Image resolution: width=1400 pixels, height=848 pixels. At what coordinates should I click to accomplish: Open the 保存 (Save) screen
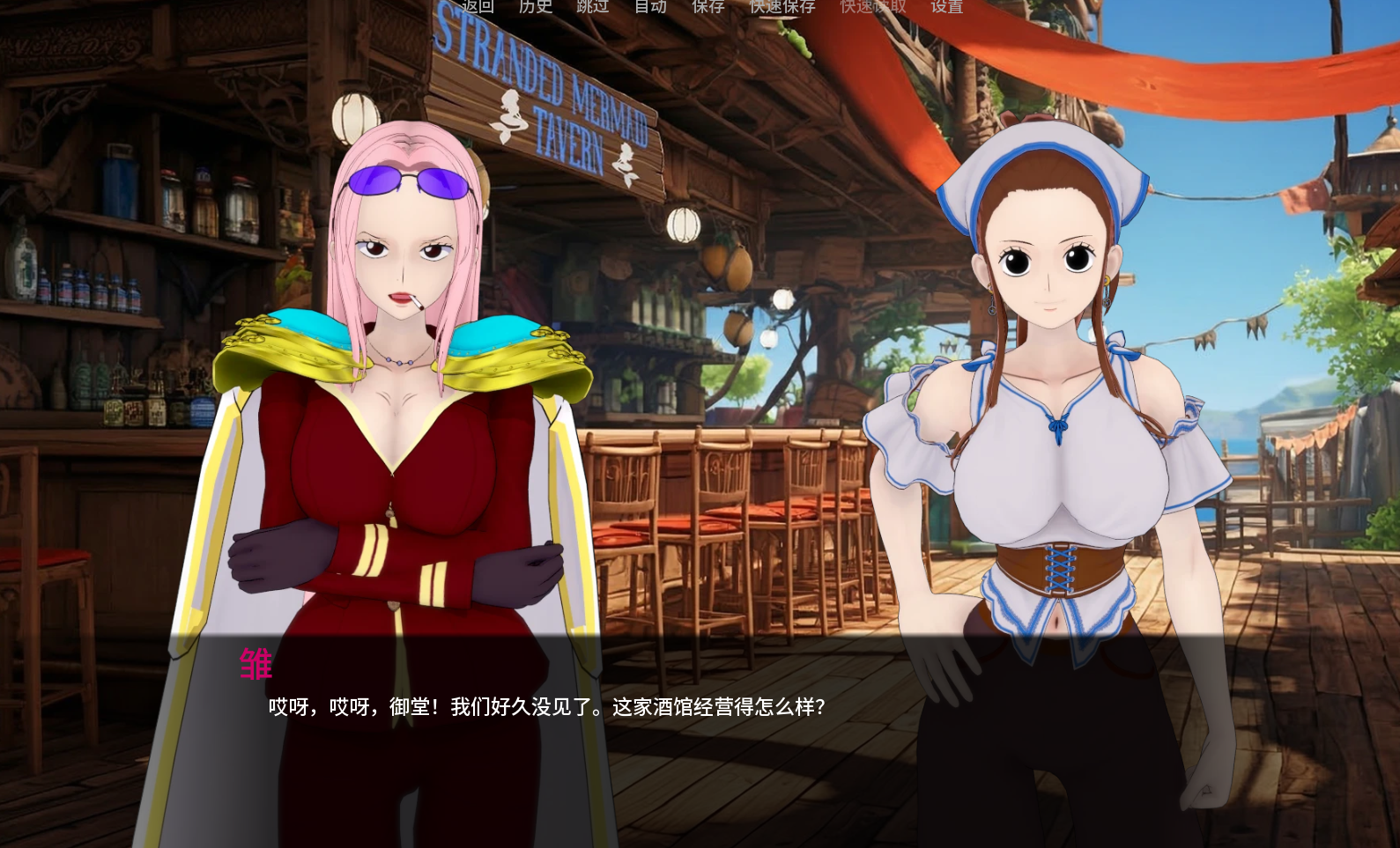pos(708,7)
